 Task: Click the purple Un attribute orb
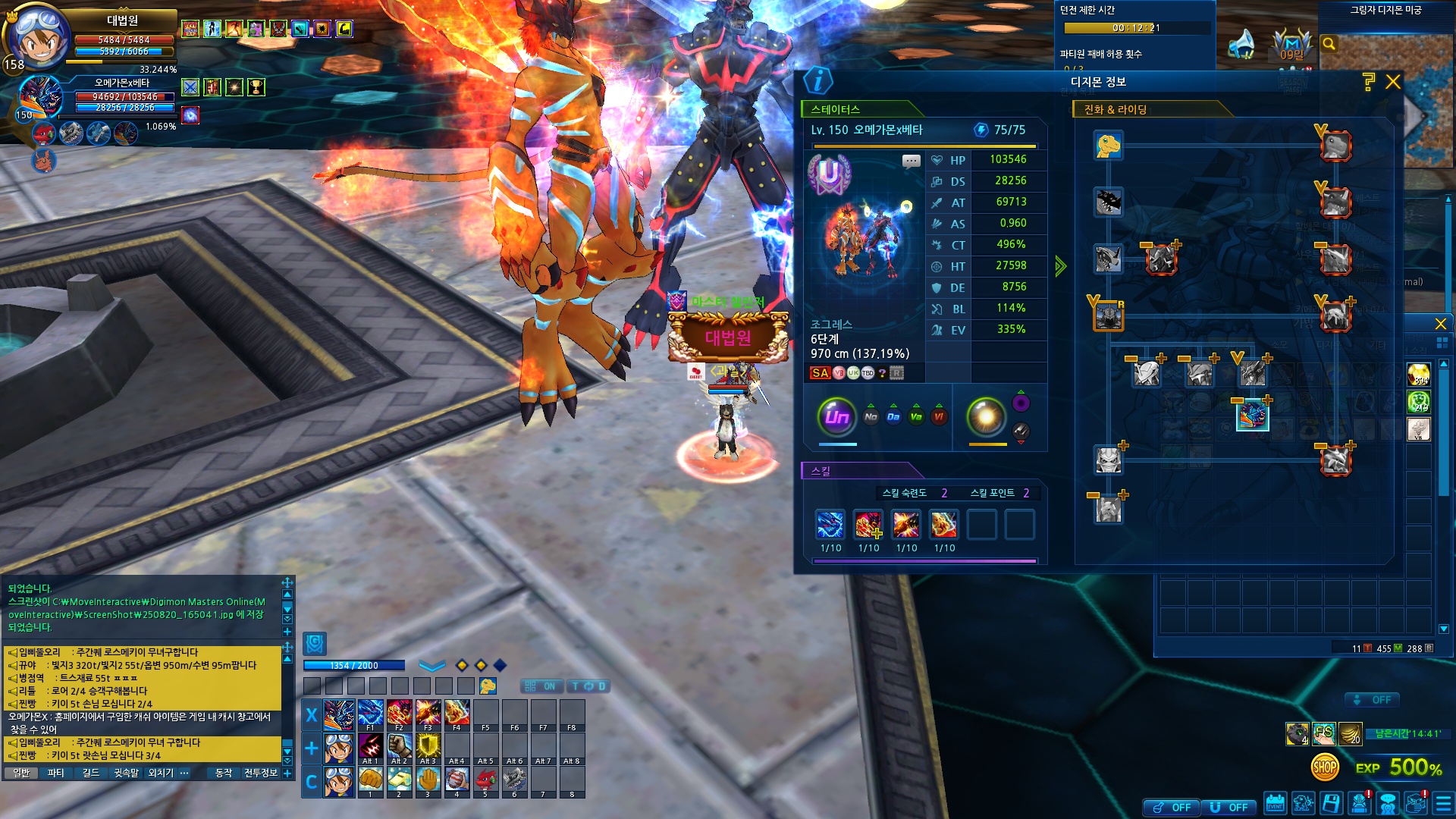tap(836, 416)
